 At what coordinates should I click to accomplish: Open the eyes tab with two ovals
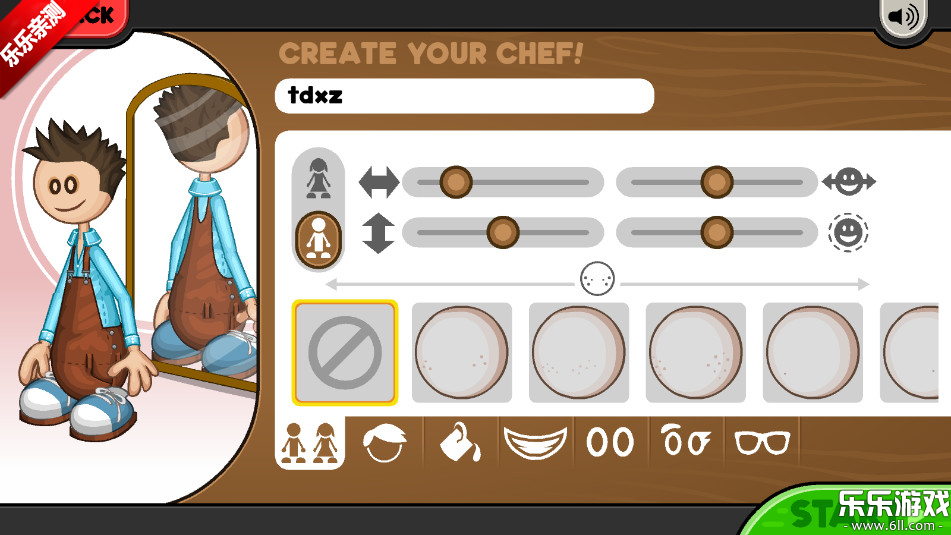[x=610, y=442]
